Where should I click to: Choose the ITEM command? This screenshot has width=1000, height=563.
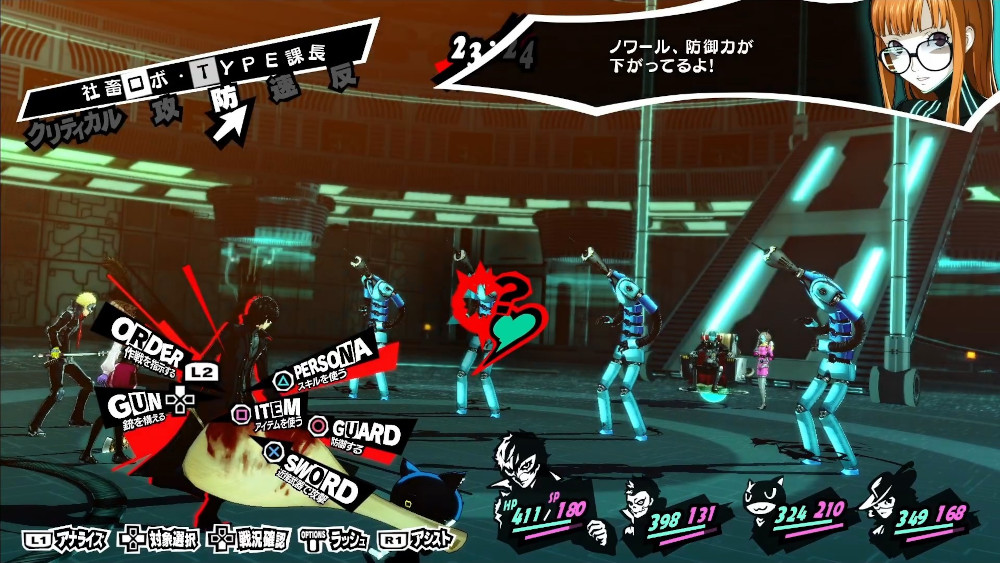[272, 411]
